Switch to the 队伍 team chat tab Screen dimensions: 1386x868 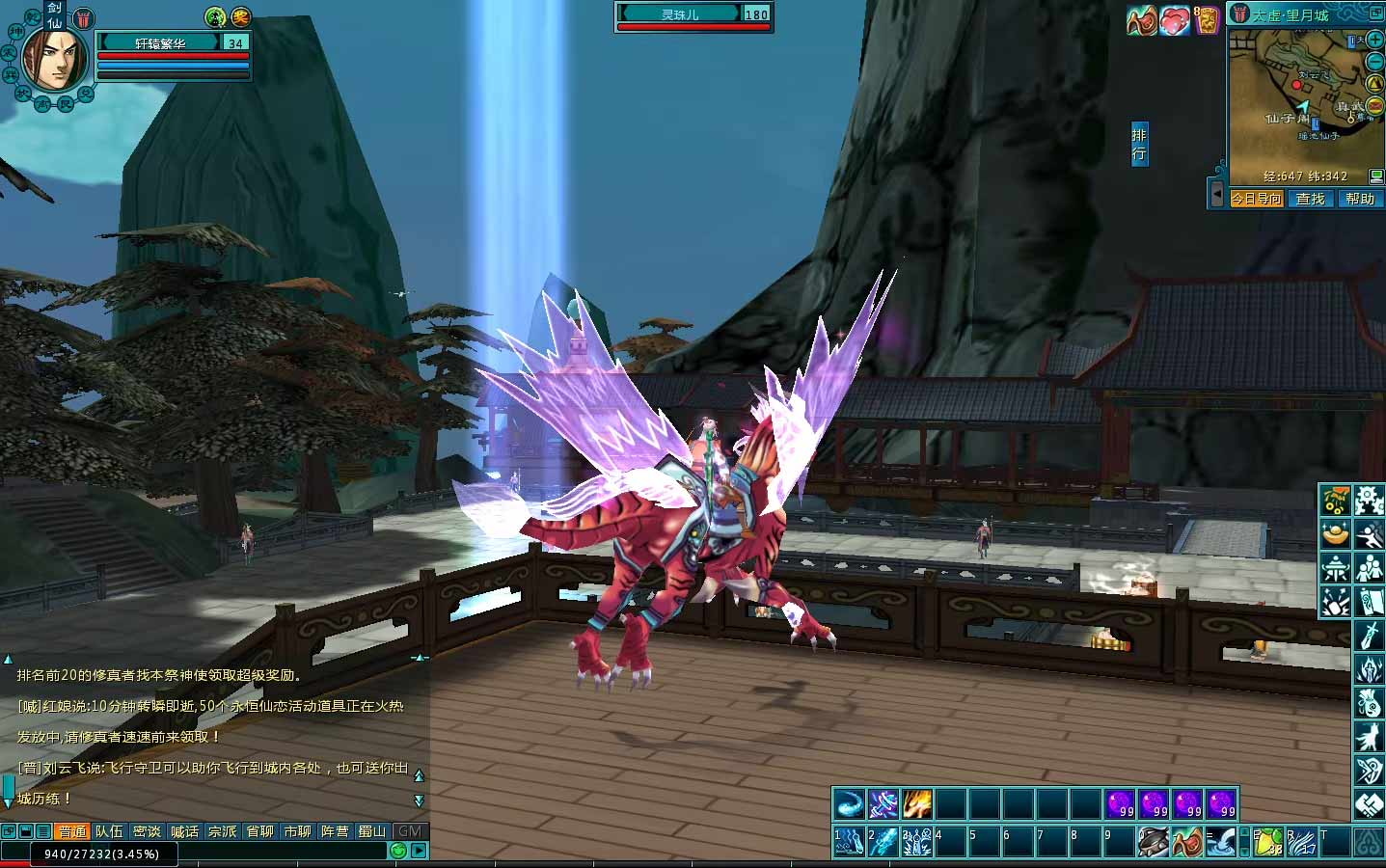point(109,831)
